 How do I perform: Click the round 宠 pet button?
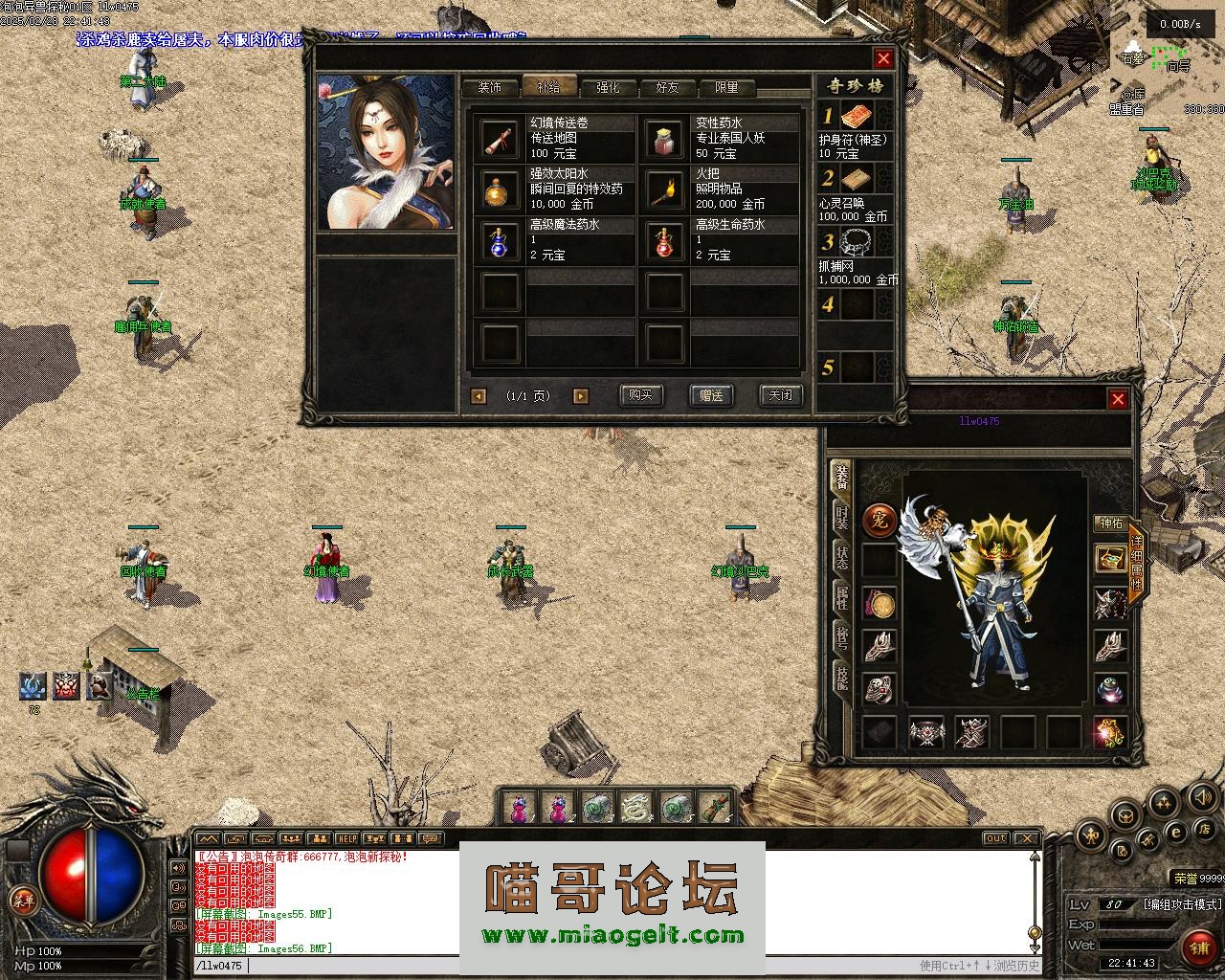879,520
